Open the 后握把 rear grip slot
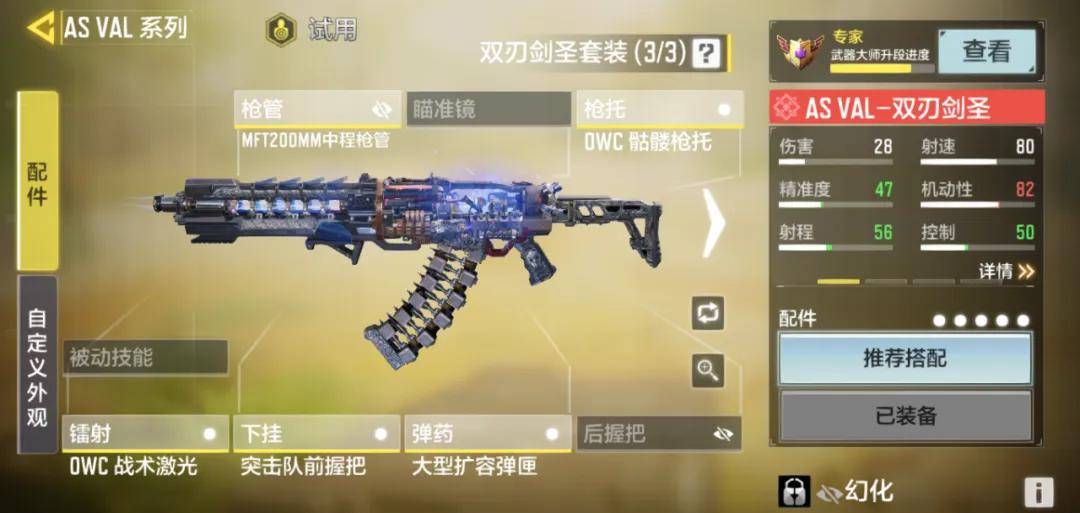 659,434
